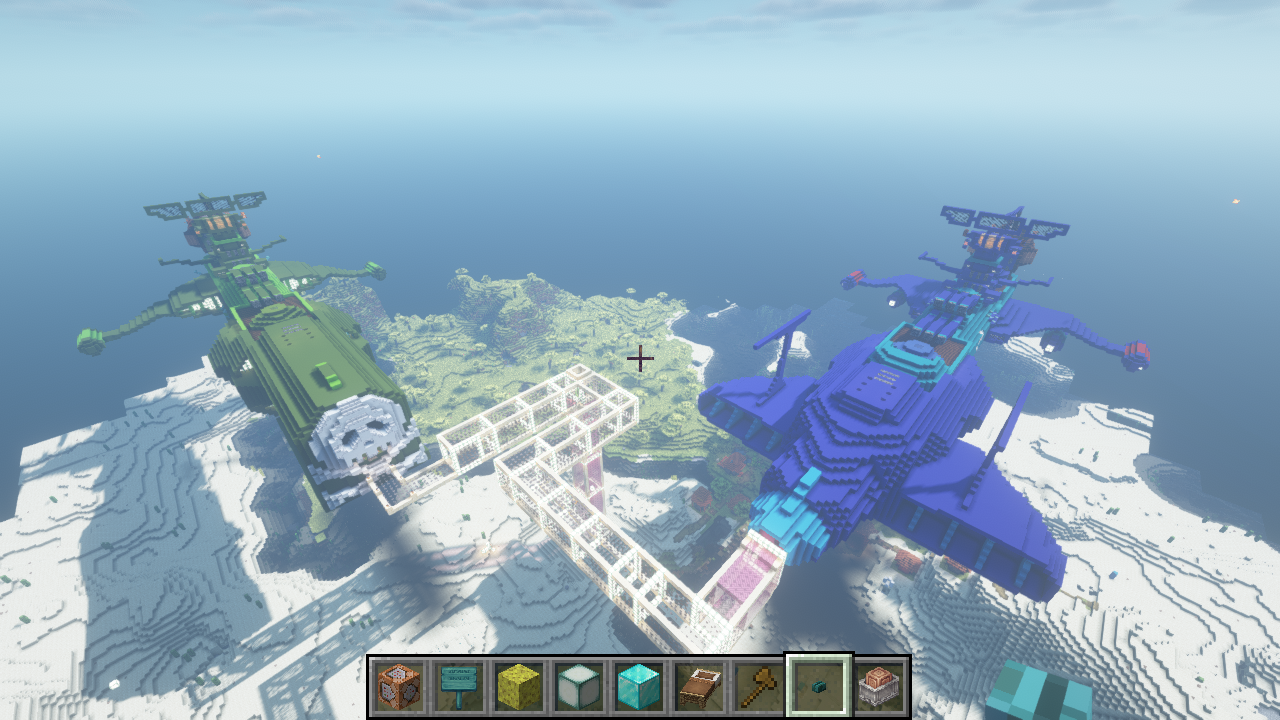Select the yellow sponge block slot
The width and height of the screenshot is (1280, 720).
pos(518,686)
